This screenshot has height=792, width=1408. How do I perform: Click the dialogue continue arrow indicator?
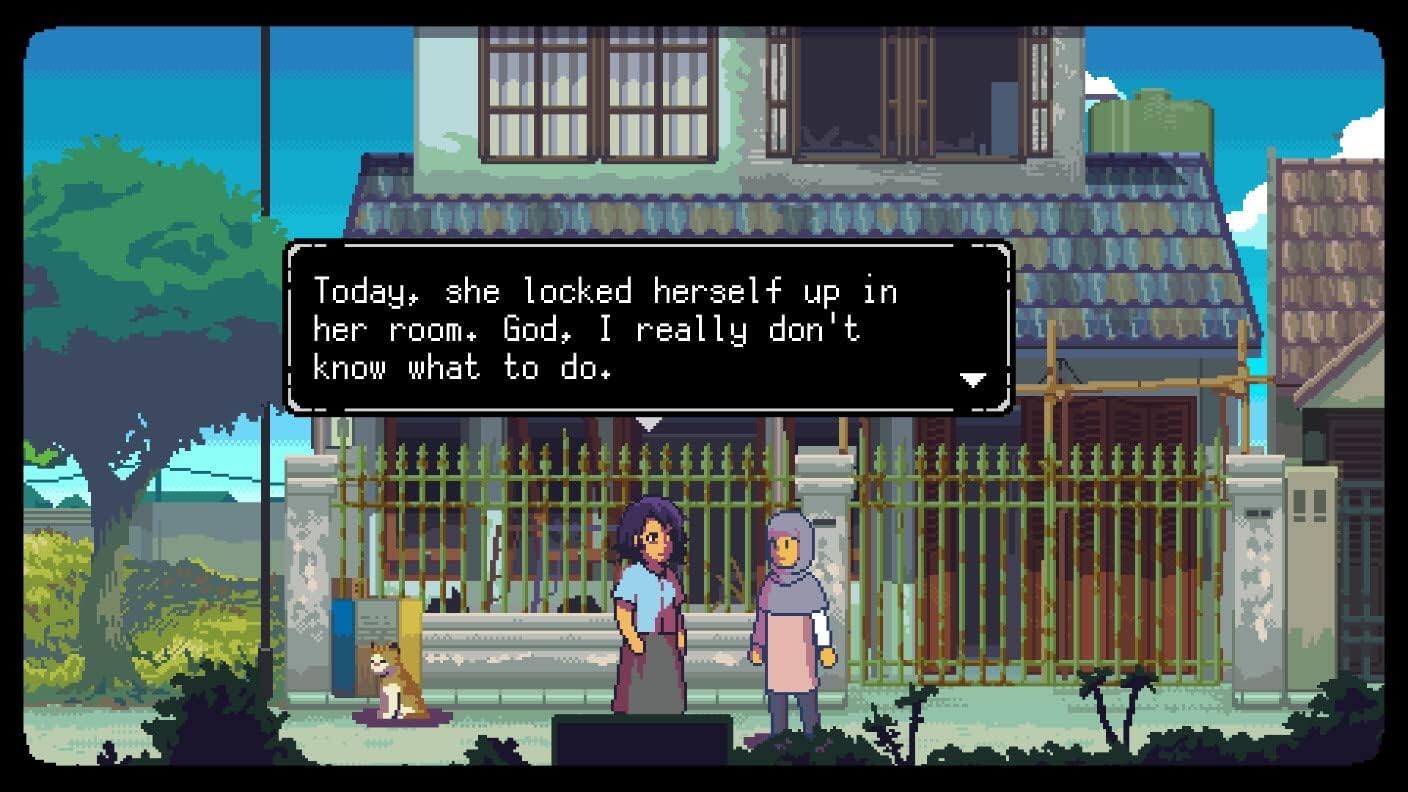(x=971, y=379)
